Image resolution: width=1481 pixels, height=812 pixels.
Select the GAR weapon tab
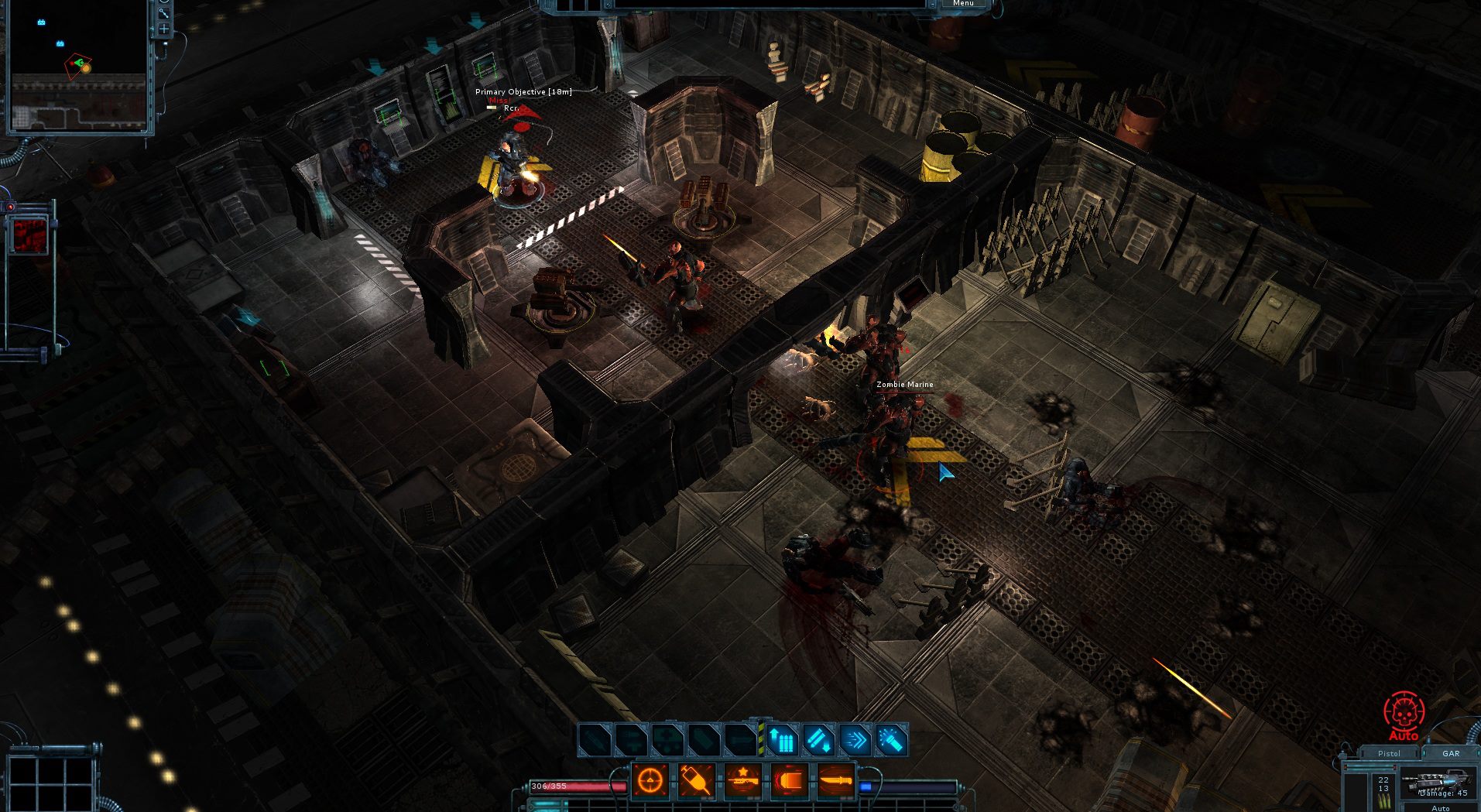tap(1451, 753)
